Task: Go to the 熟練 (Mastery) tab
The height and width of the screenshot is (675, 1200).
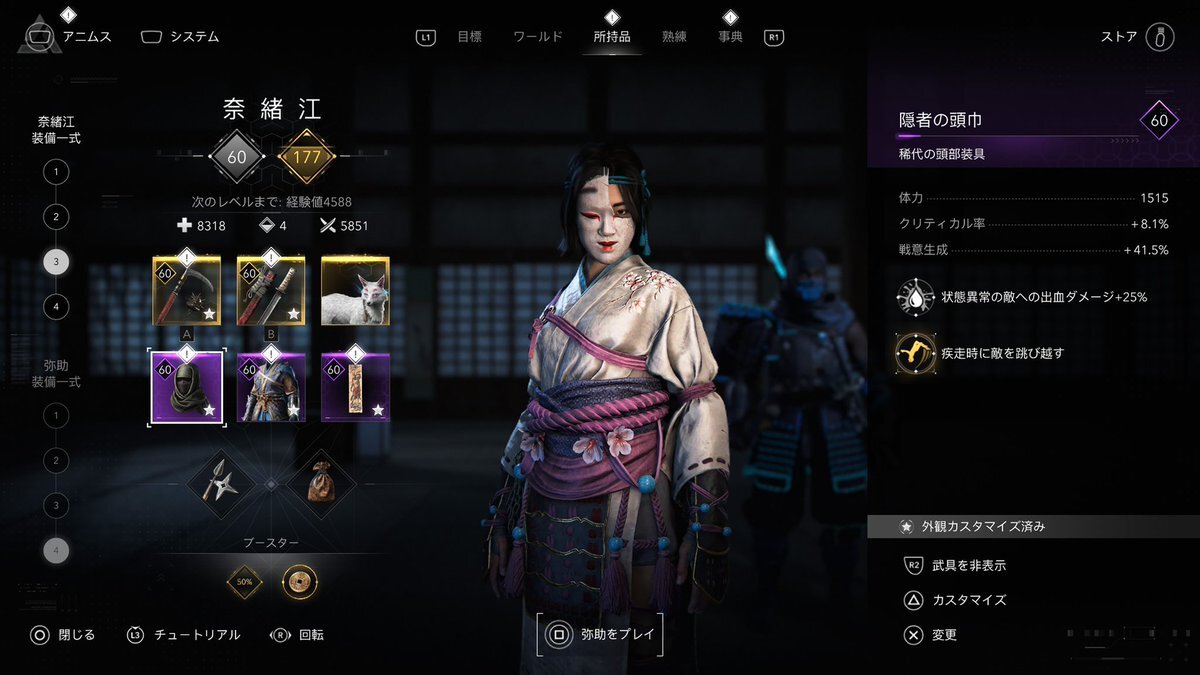Action: [674, 37]
